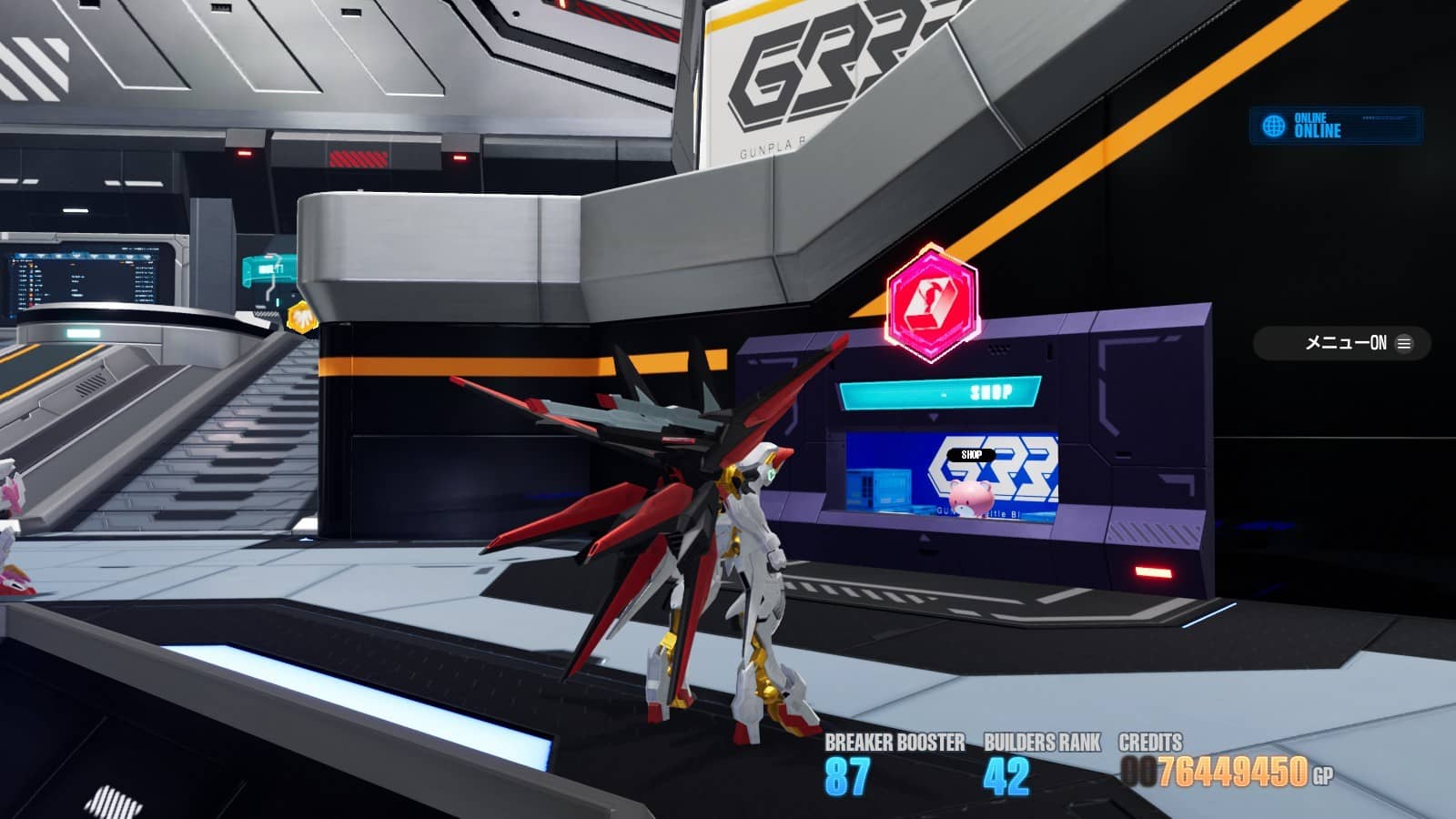Viewport: 1456px width, 819px height.
Task: Click the hamburger icon beside メニューON
Action: click(x=1402, y=343)
